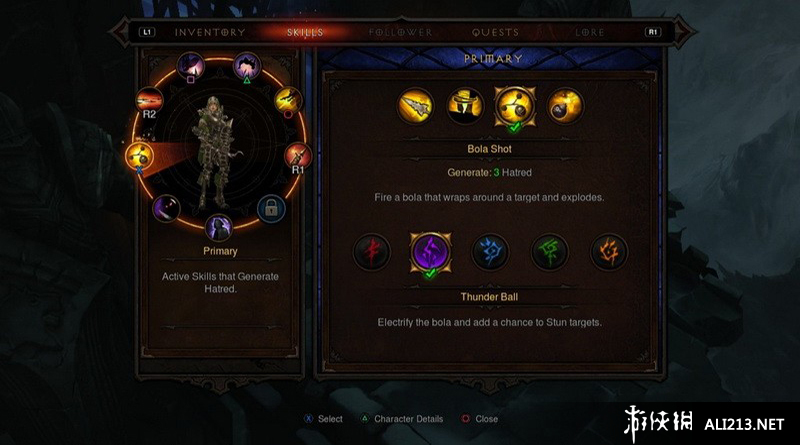Viewport: 800px width, 445px height.
Task: Pick the green skill rune
Action: 549,251
